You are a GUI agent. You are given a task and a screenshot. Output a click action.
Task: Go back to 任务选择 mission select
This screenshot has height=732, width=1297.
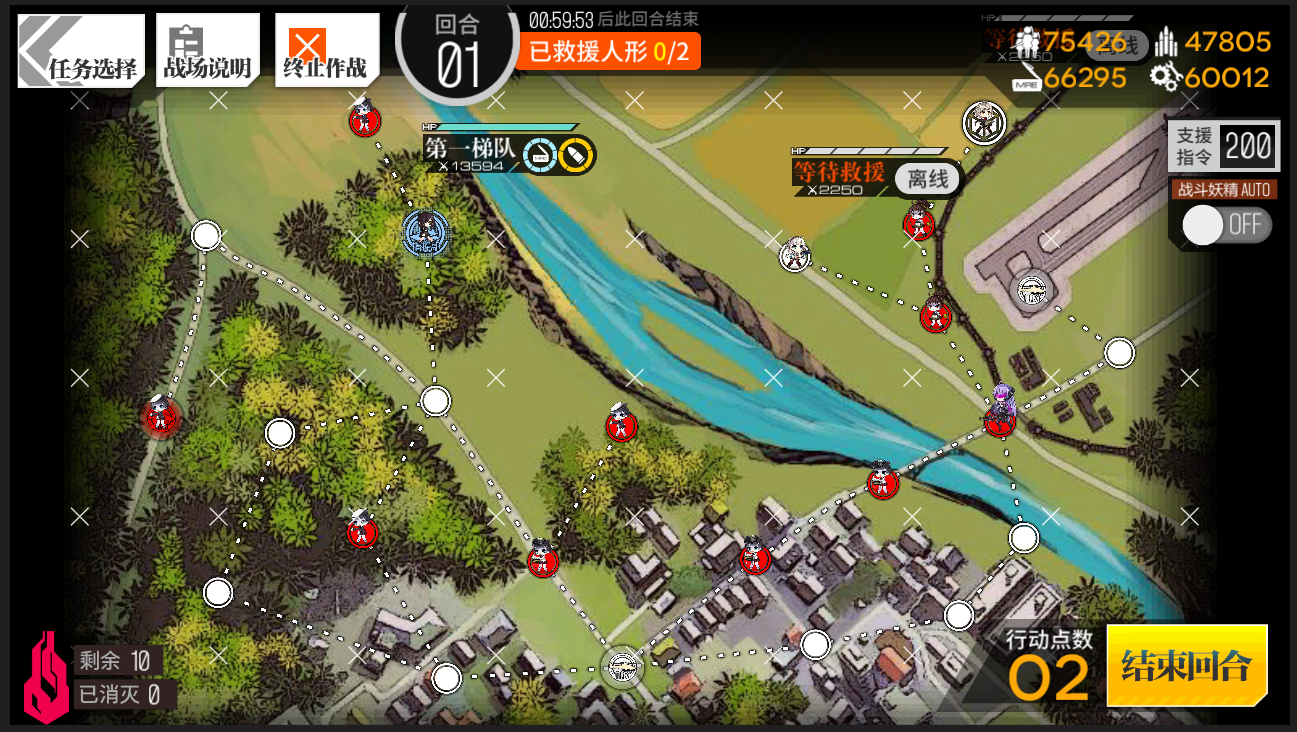pos(82,51)
